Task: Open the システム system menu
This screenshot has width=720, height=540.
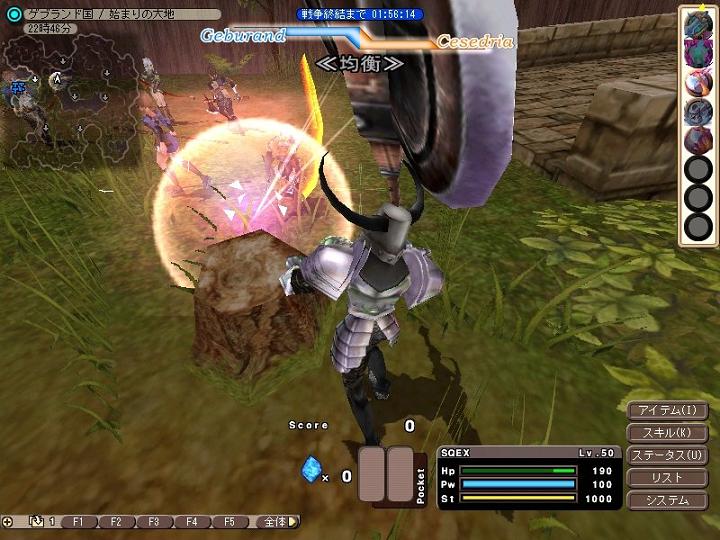Action: point(667,500)
